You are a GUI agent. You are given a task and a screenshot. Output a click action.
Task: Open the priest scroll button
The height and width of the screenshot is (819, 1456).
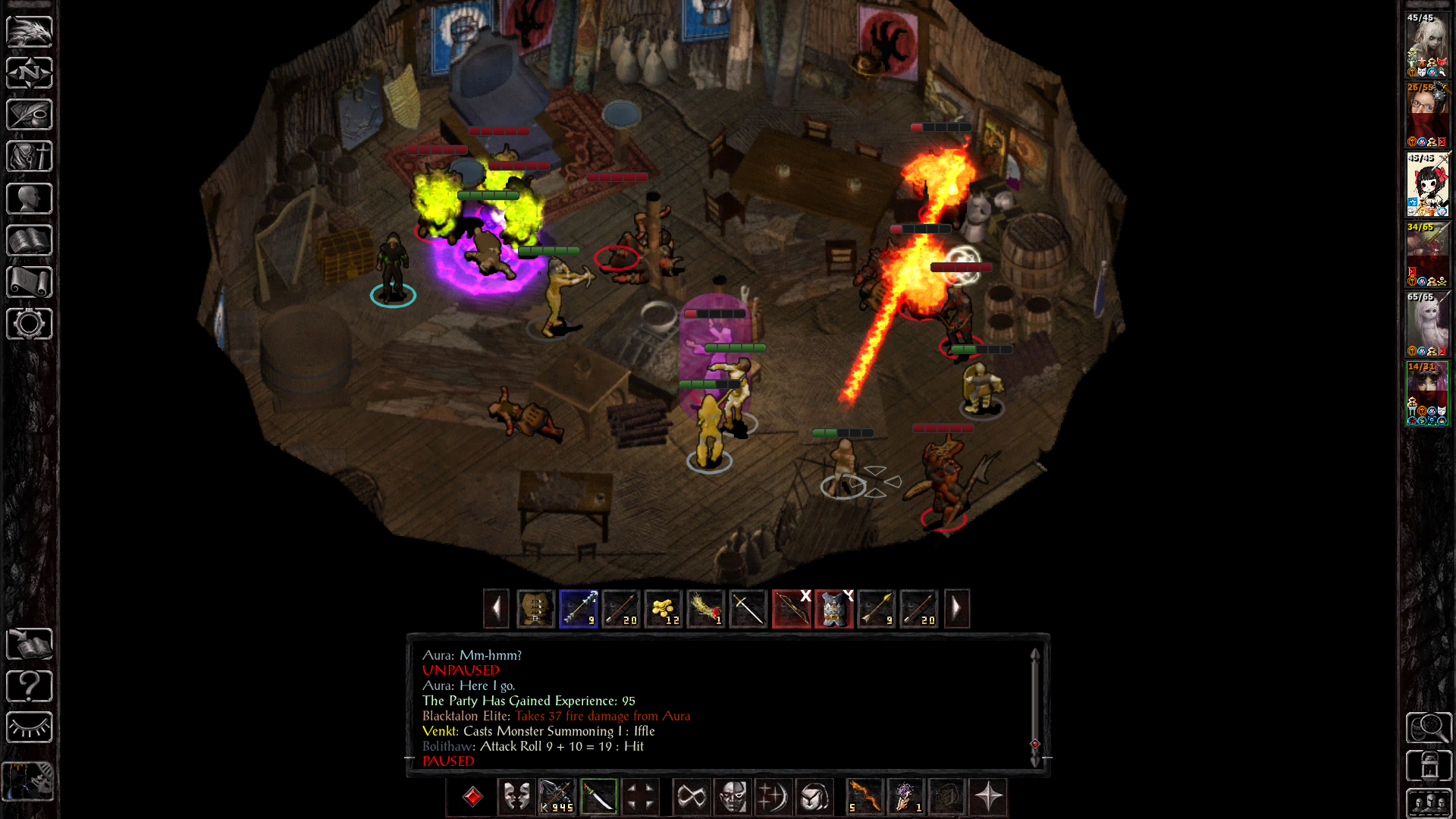pos(29,282)
